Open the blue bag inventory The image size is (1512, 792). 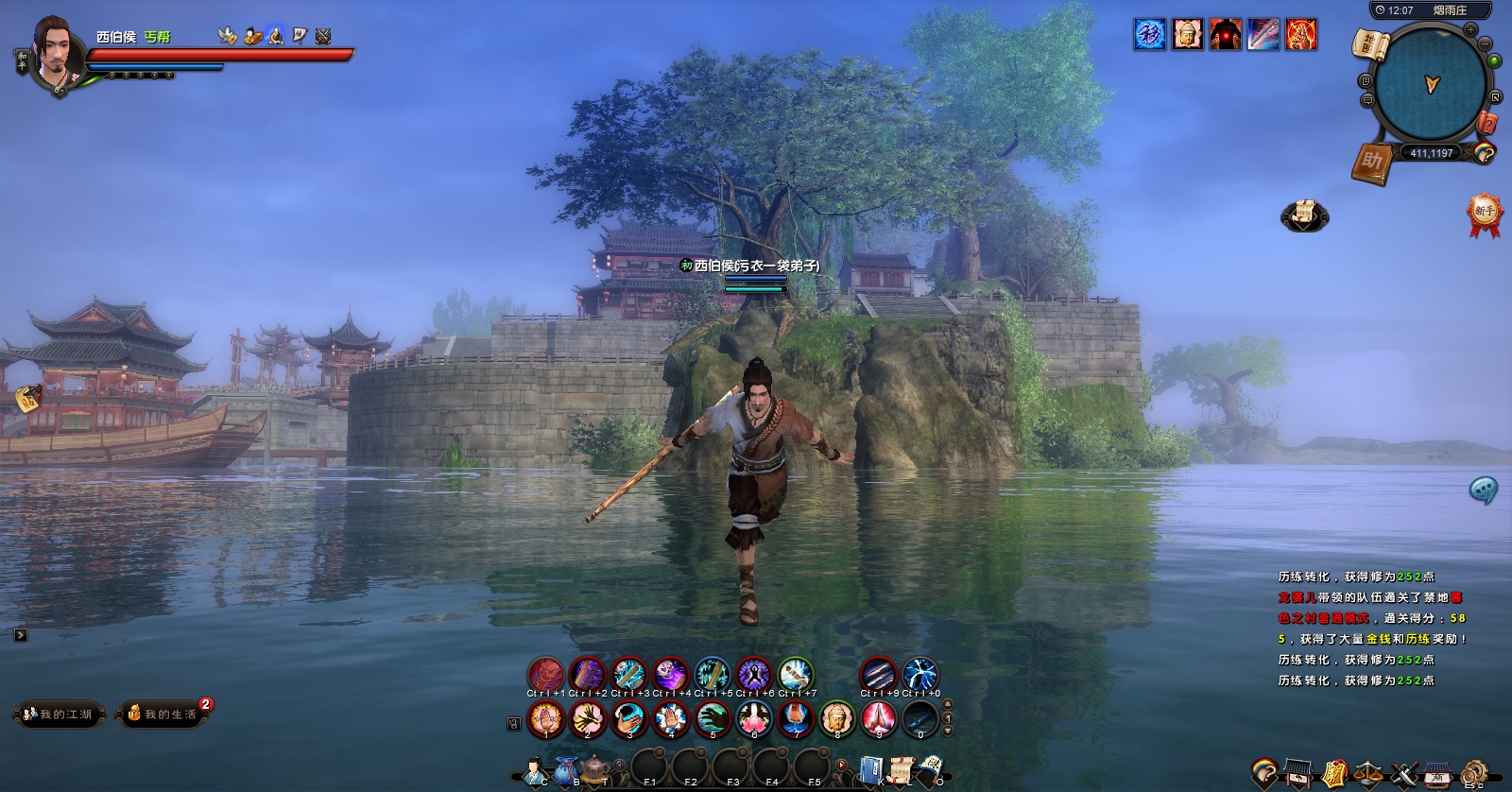point(567,769)
